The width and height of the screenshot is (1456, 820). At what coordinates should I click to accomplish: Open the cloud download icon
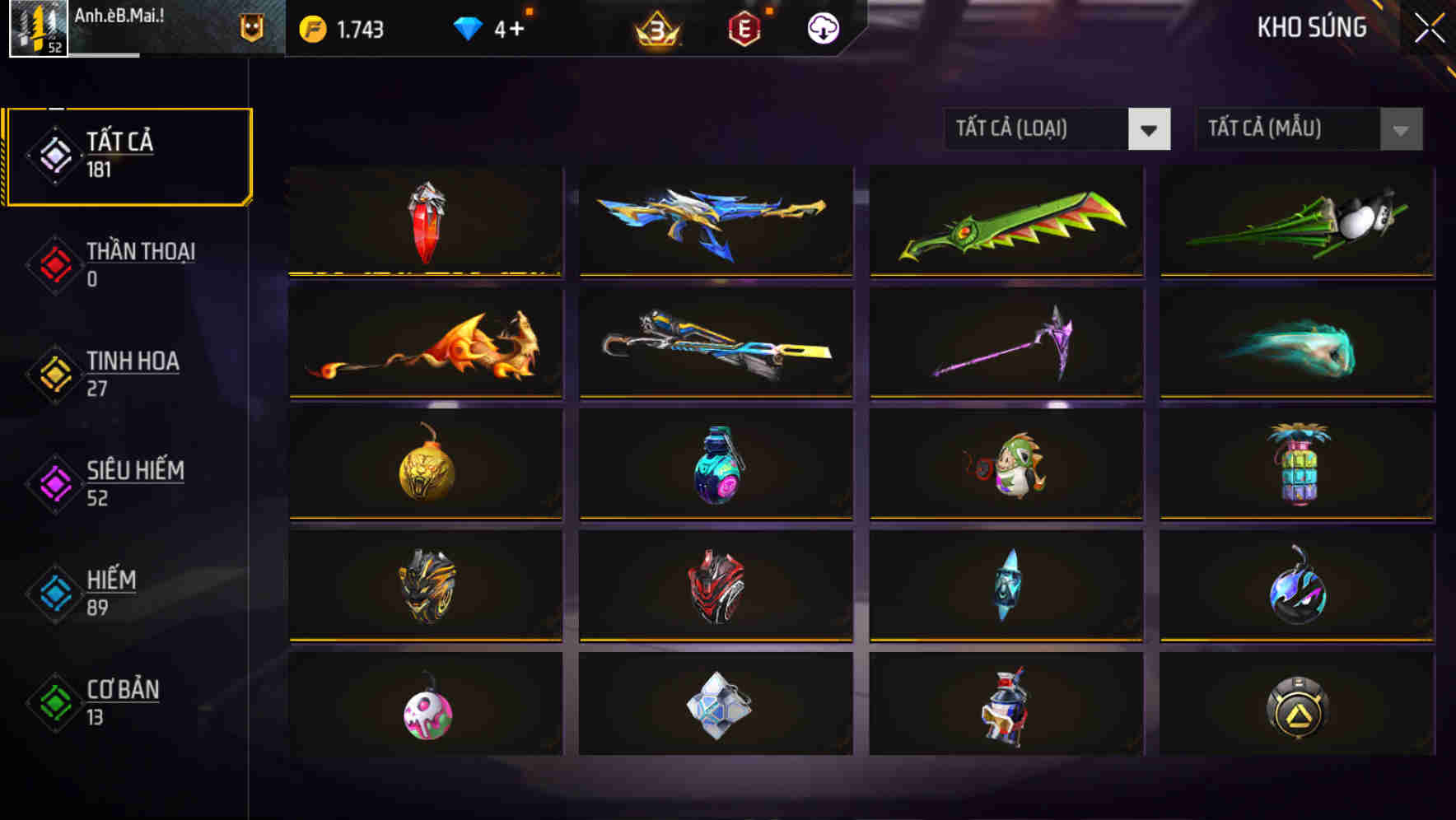pos(822,27)
